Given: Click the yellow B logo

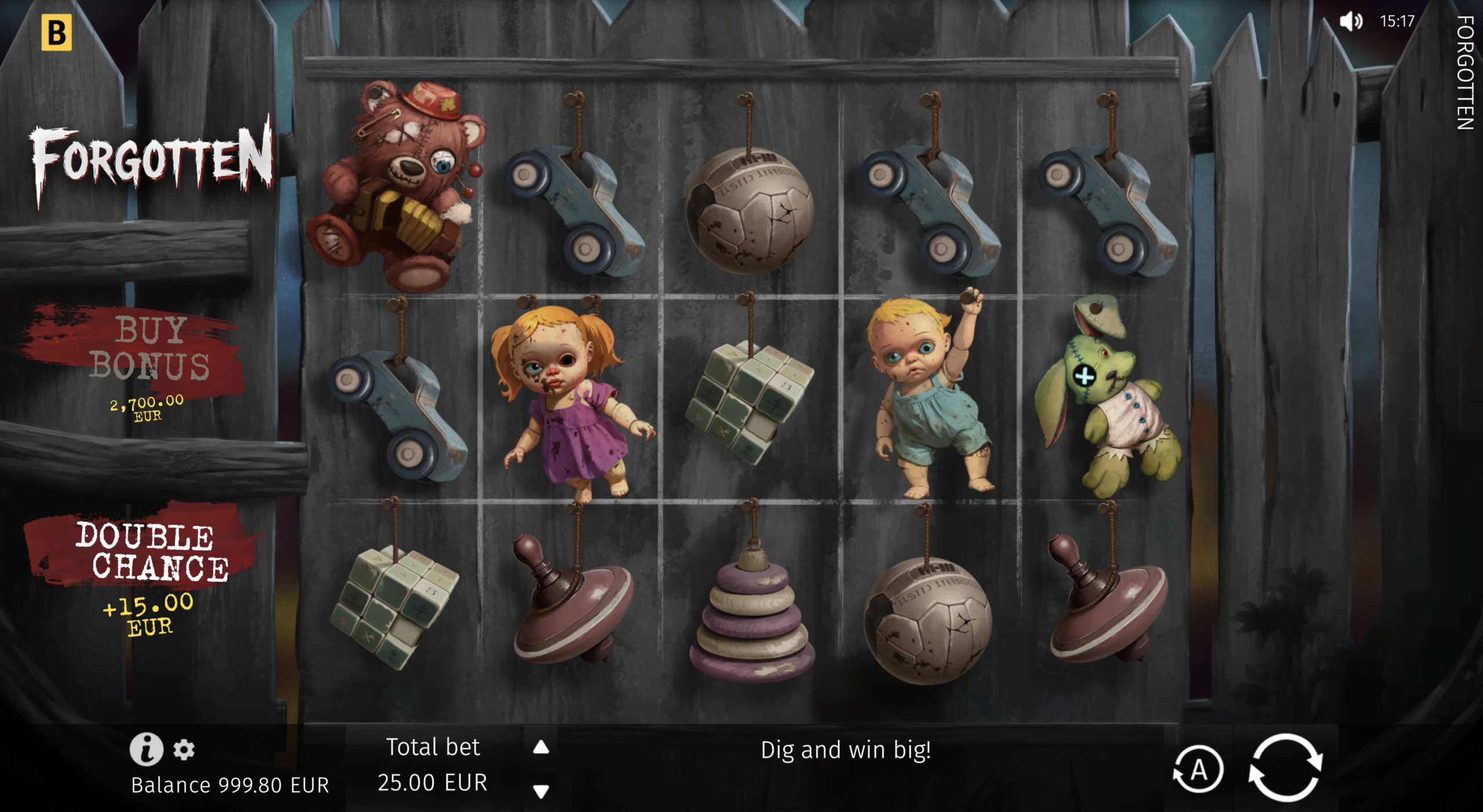Looking at the screenshot, I should (56, 32).
